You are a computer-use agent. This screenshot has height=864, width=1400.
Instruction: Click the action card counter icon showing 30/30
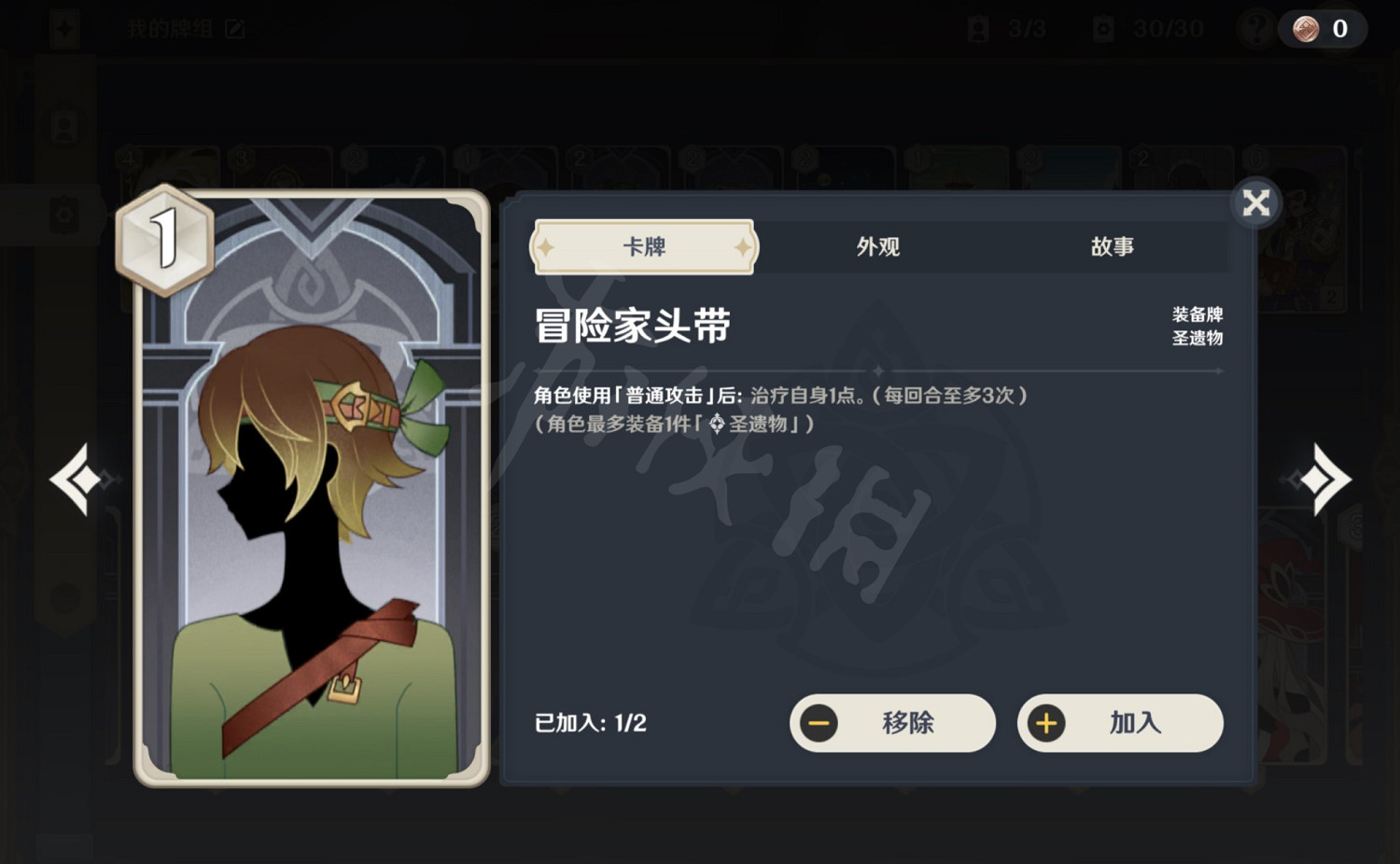pos(1101,28)
